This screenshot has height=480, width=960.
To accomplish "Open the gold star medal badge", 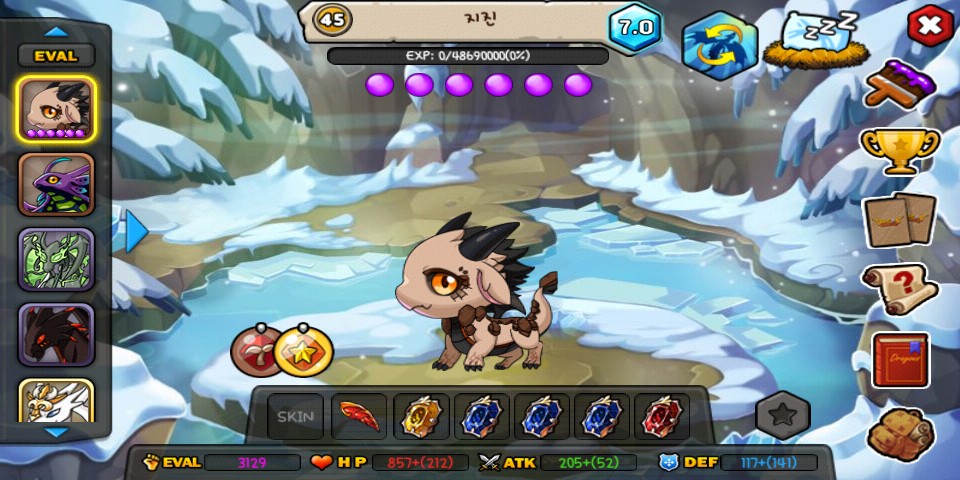I will click(303, 350).
